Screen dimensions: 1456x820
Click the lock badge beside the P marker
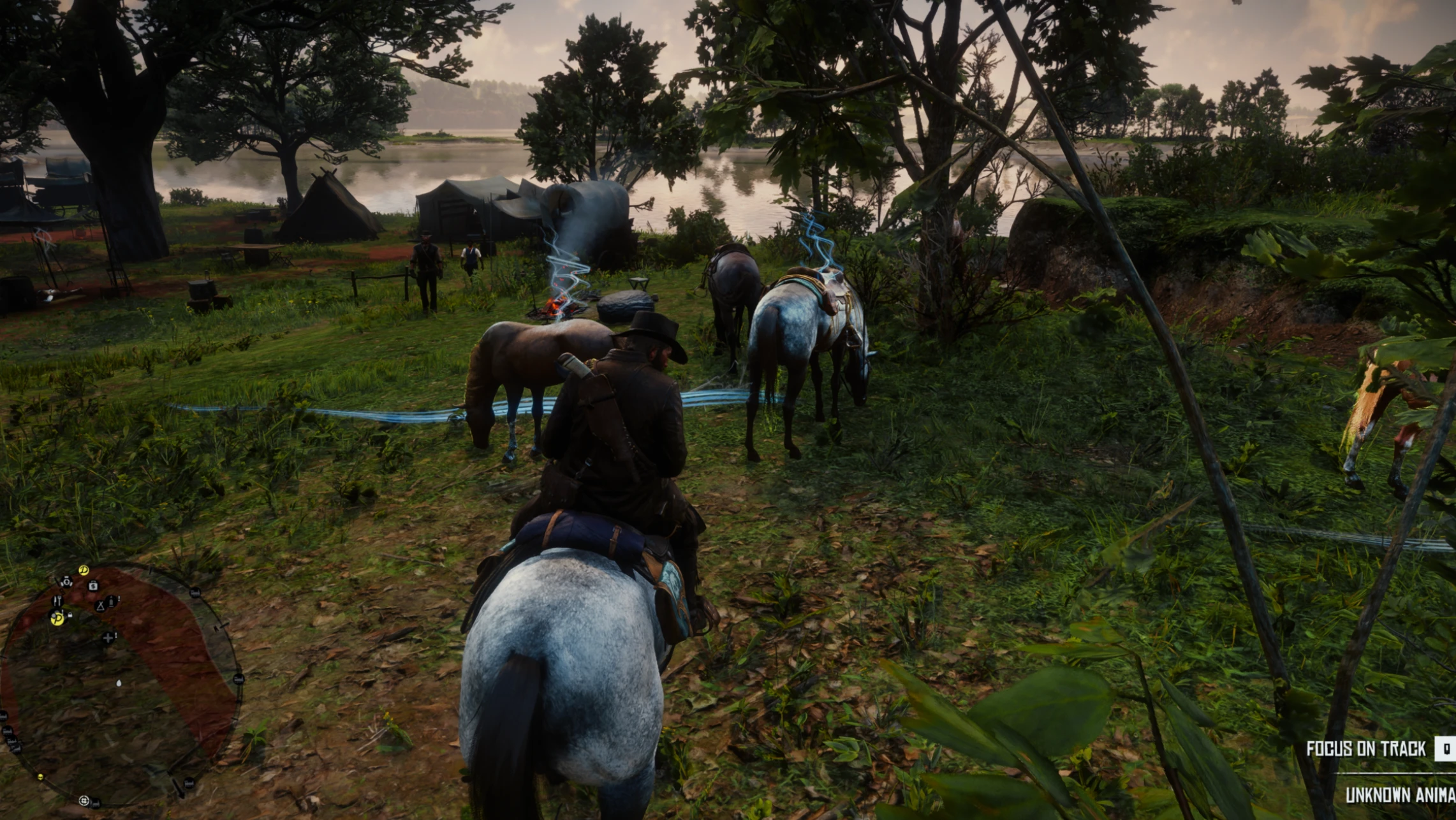pyautogui.click(x=70, y=615)
